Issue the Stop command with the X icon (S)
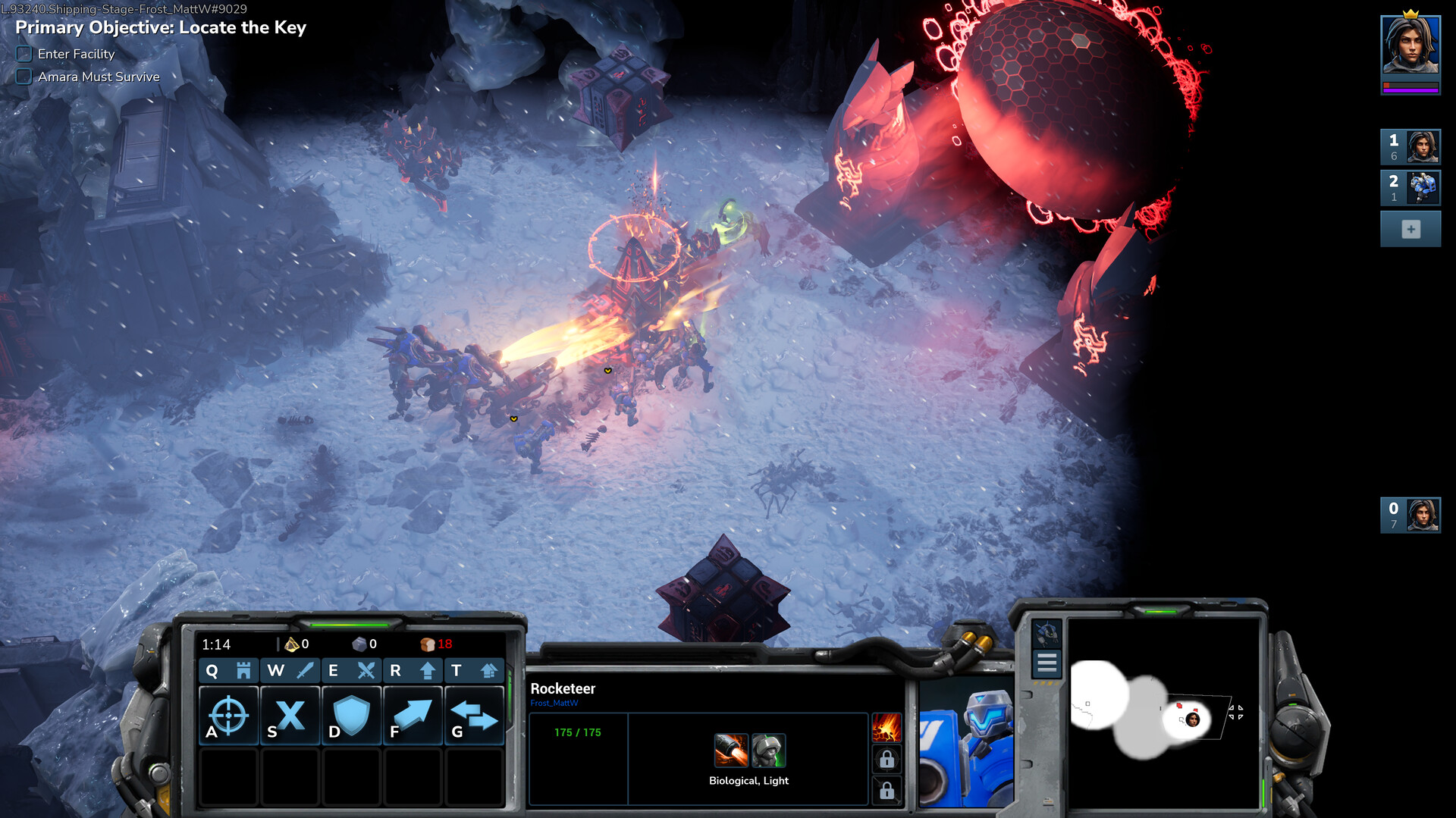 pos(290,715)
